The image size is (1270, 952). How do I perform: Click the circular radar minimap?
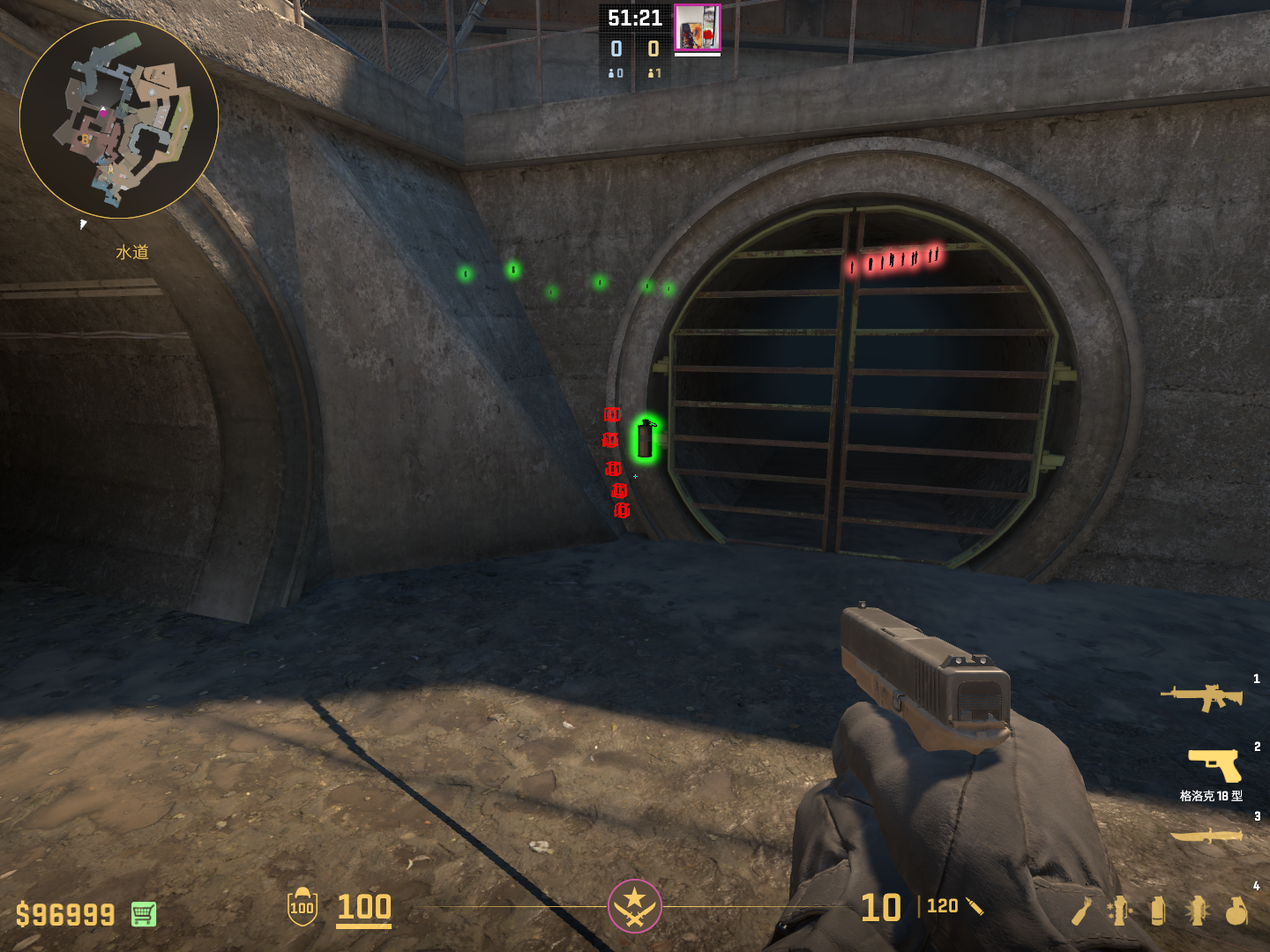coord(119,119)
